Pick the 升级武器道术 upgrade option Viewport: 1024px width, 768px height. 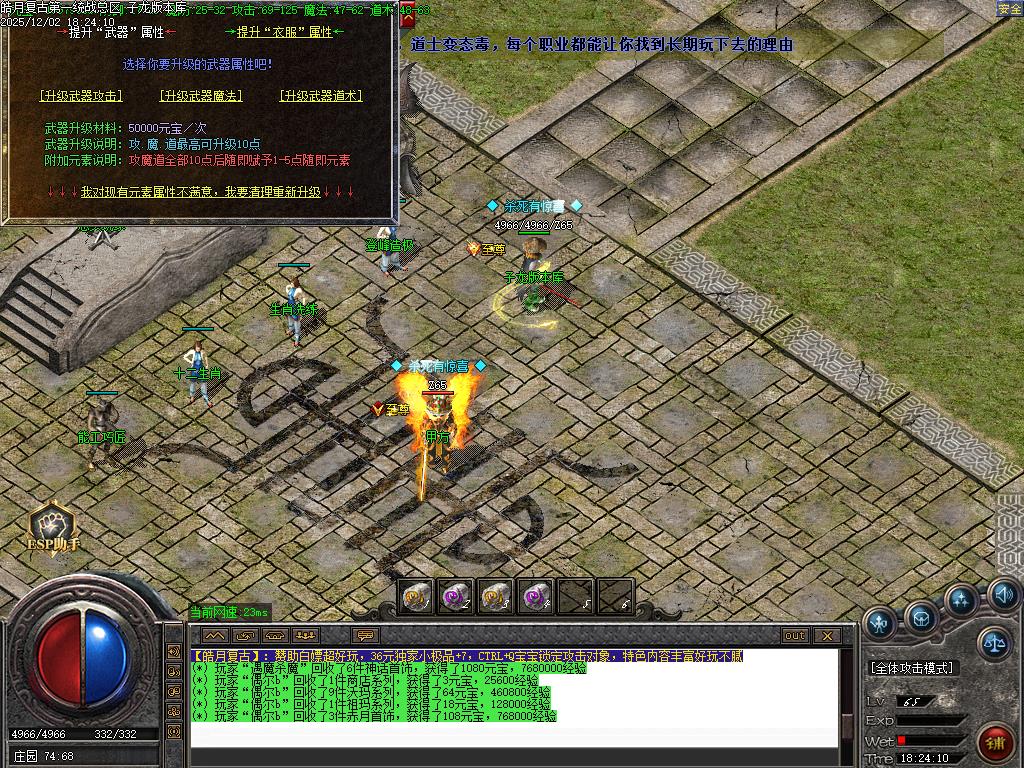click(320, 96)
